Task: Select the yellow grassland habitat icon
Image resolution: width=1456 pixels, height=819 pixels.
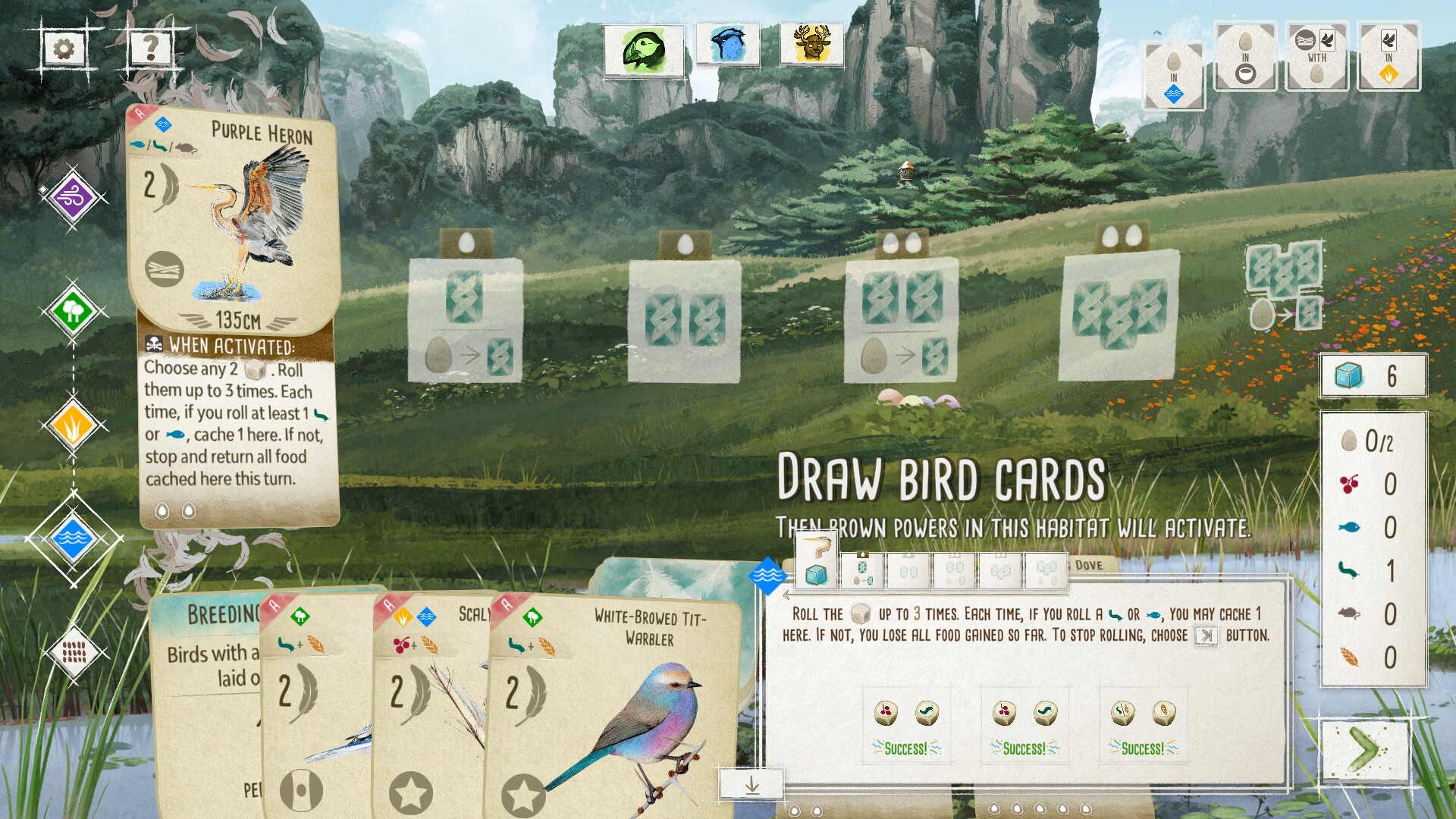Action: (72, 426)
